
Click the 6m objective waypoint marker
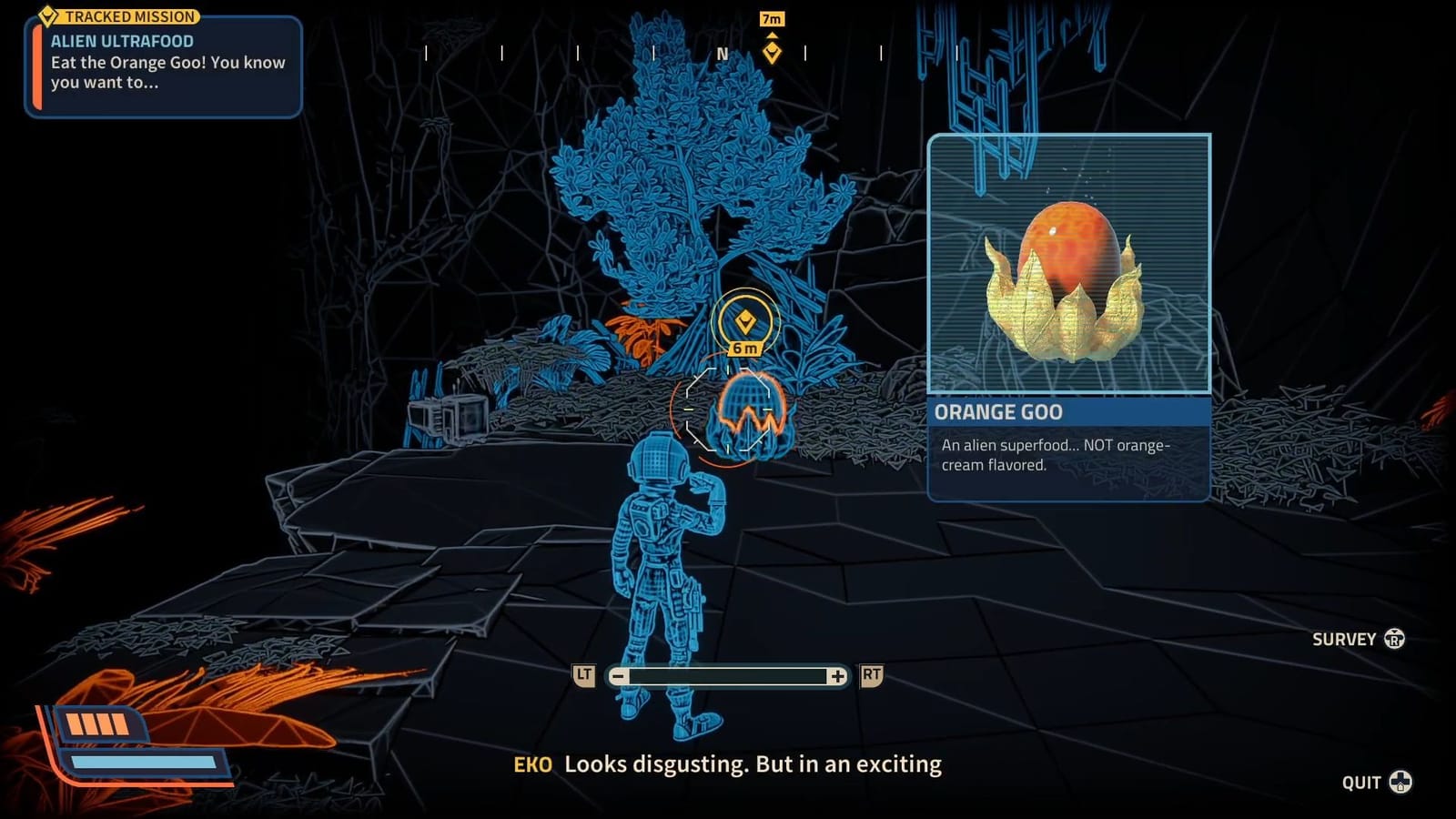coord(746,324)
